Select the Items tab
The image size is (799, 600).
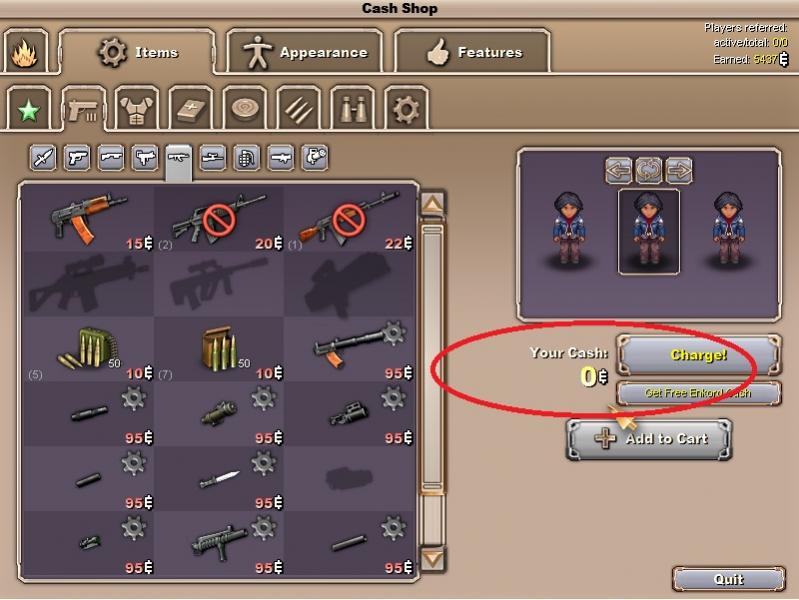(138, 52)
